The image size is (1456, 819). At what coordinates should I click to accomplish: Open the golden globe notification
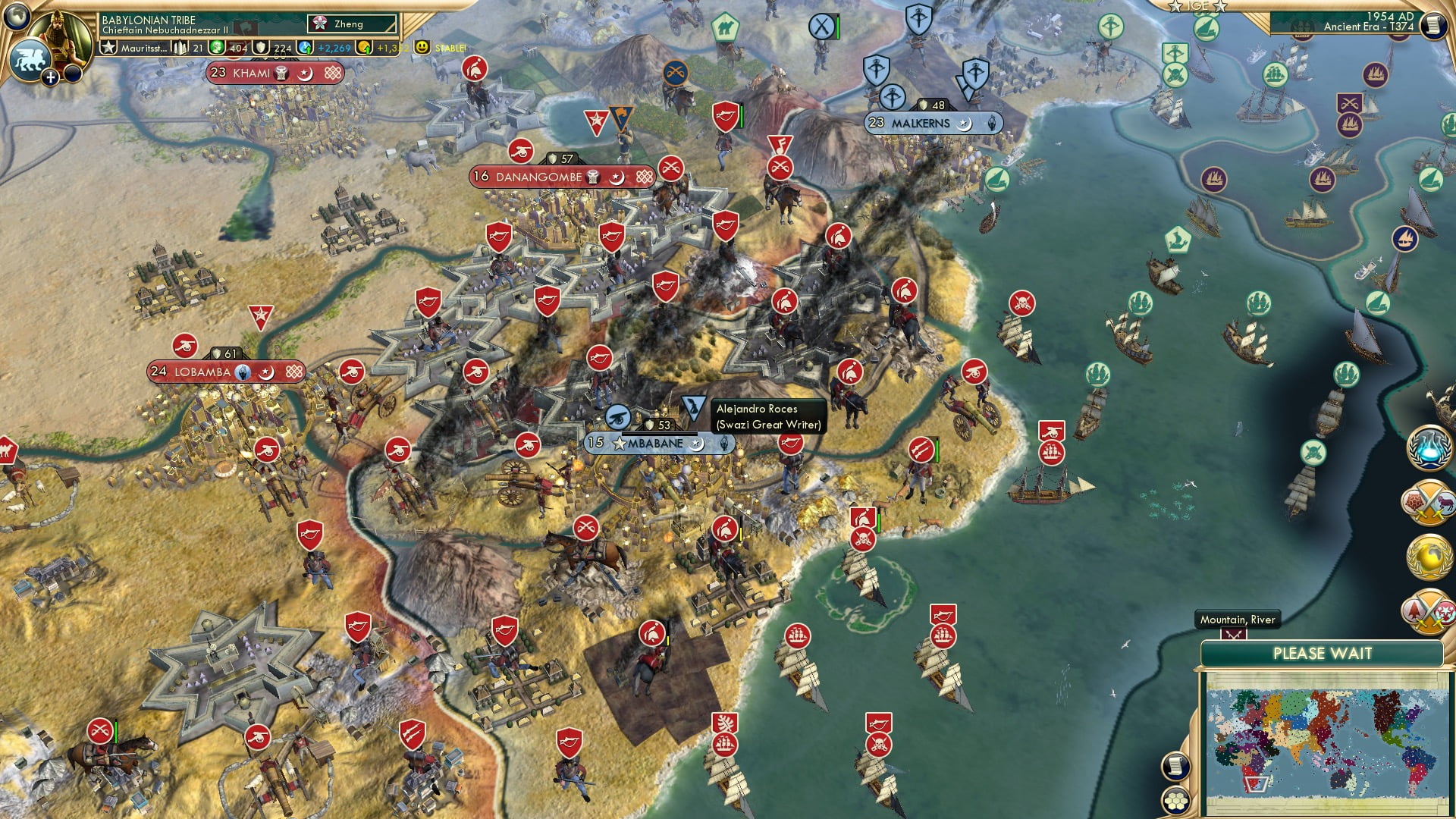pyautogui.click(x=1429, y=557)
